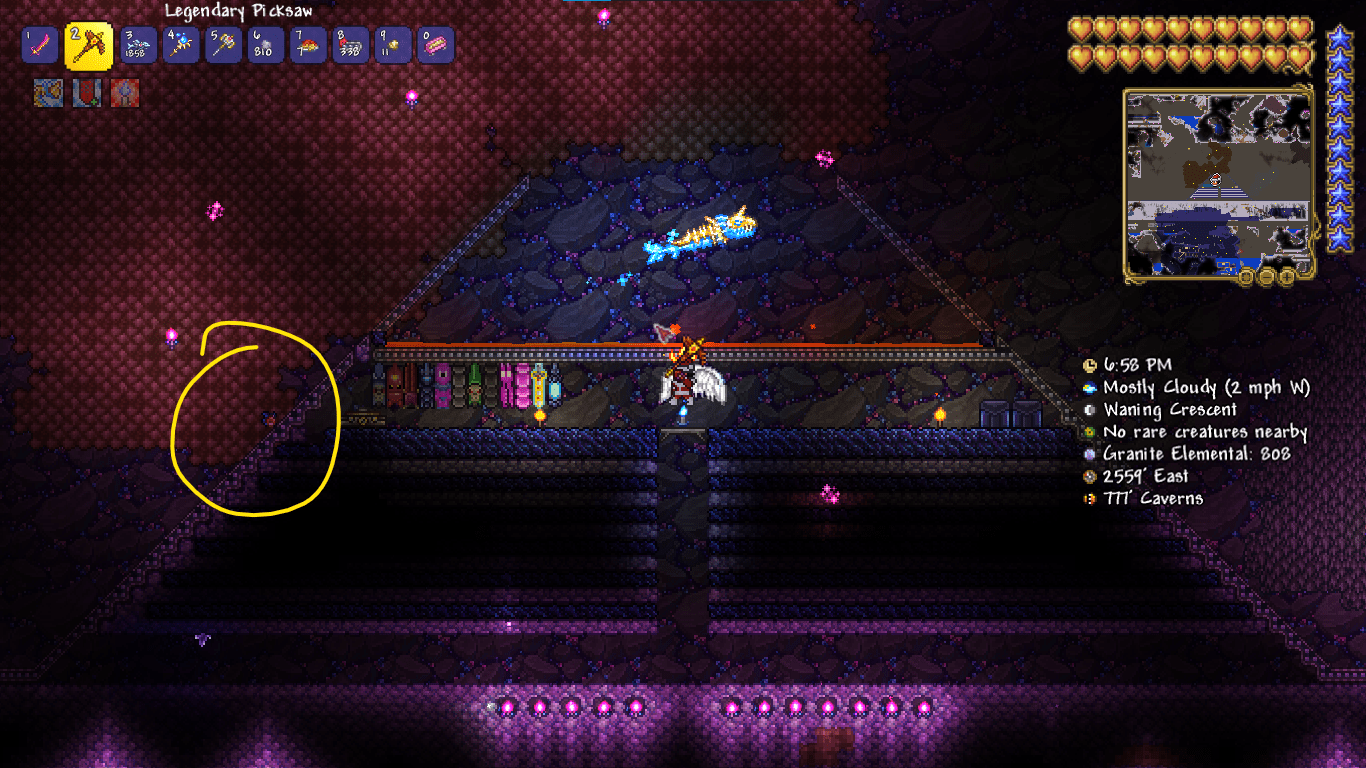Dismiss the first buff icon below the hotbar

pyautogui.click(x=48, y=93)
